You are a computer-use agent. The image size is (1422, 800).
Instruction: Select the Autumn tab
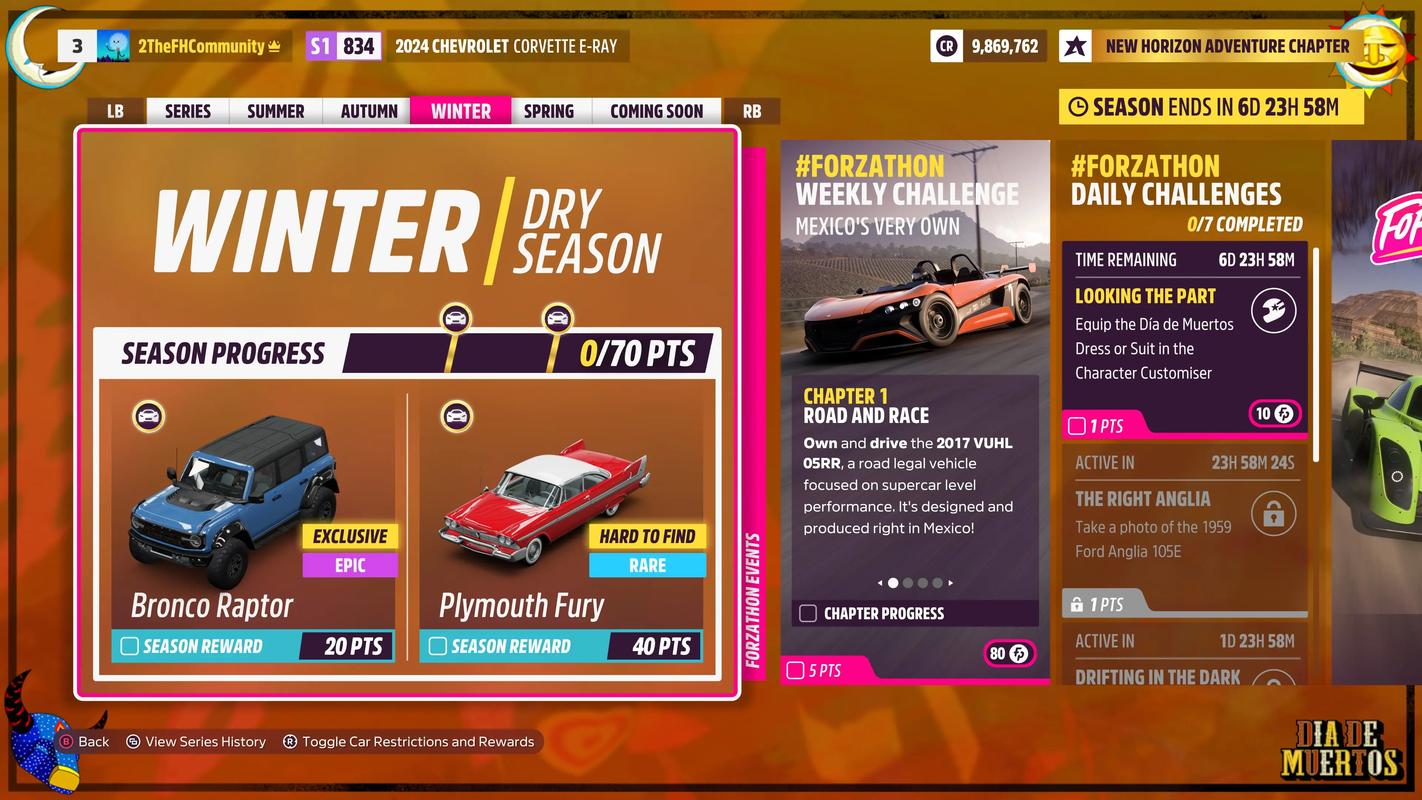(369, 111)
